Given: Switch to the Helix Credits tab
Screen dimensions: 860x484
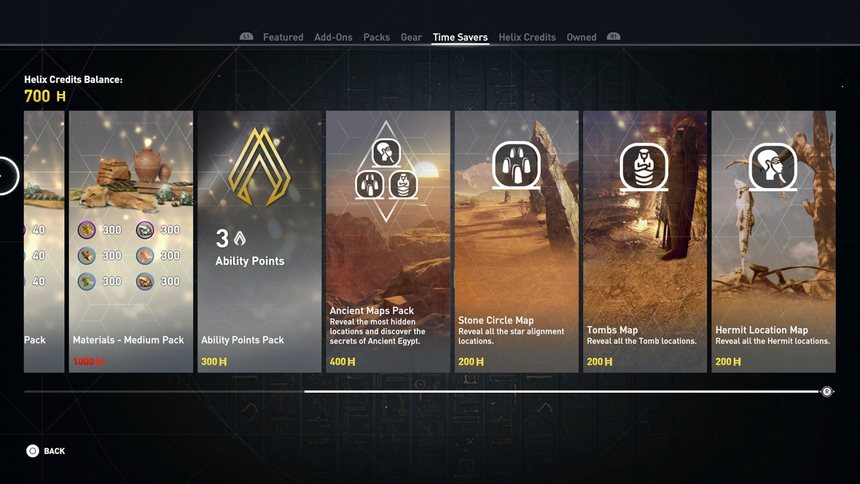Looking at the screenshot, I should pos(527,38).
